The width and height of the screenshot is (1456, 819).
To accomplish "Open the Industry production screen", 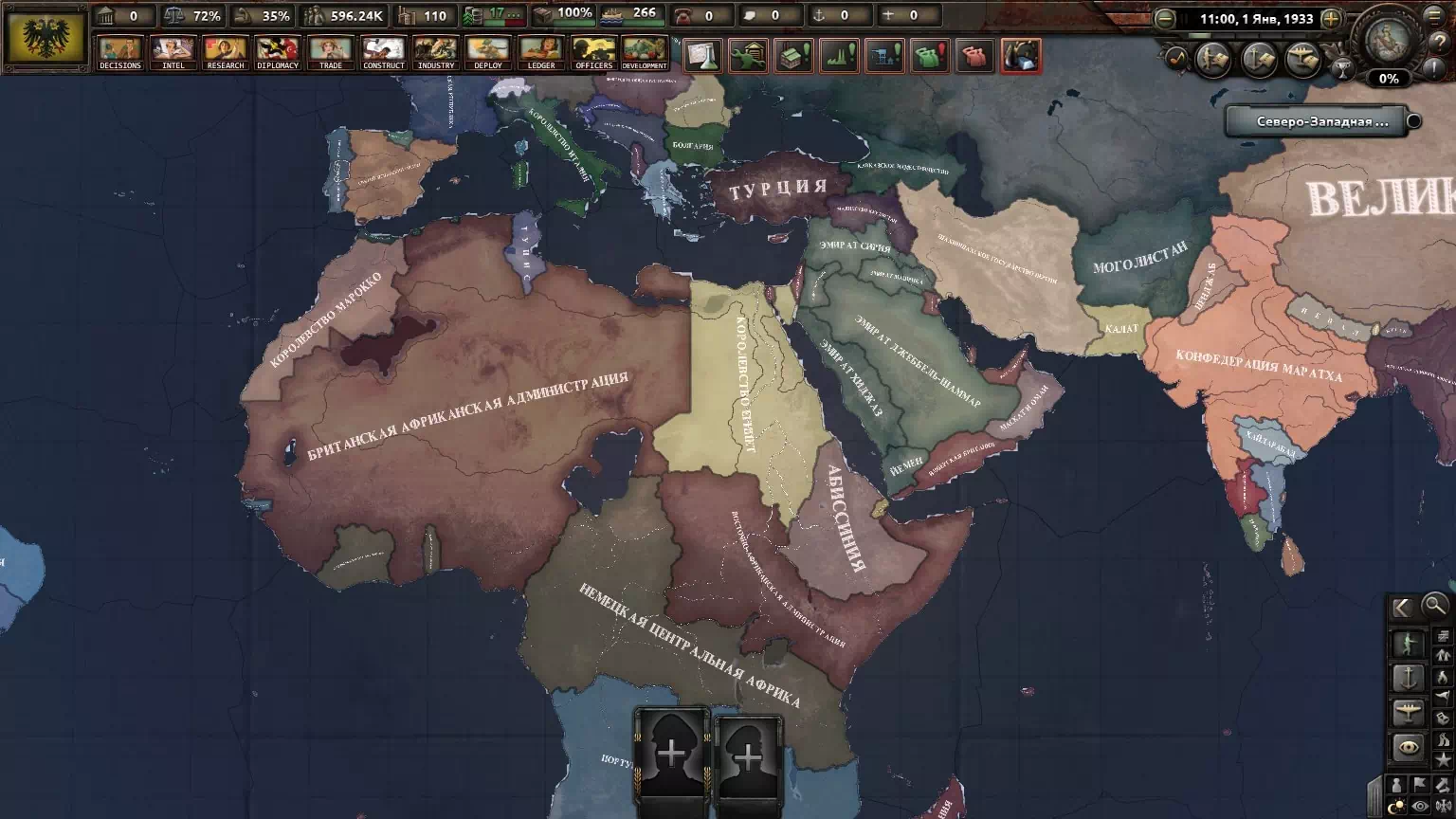I will 436,52.
